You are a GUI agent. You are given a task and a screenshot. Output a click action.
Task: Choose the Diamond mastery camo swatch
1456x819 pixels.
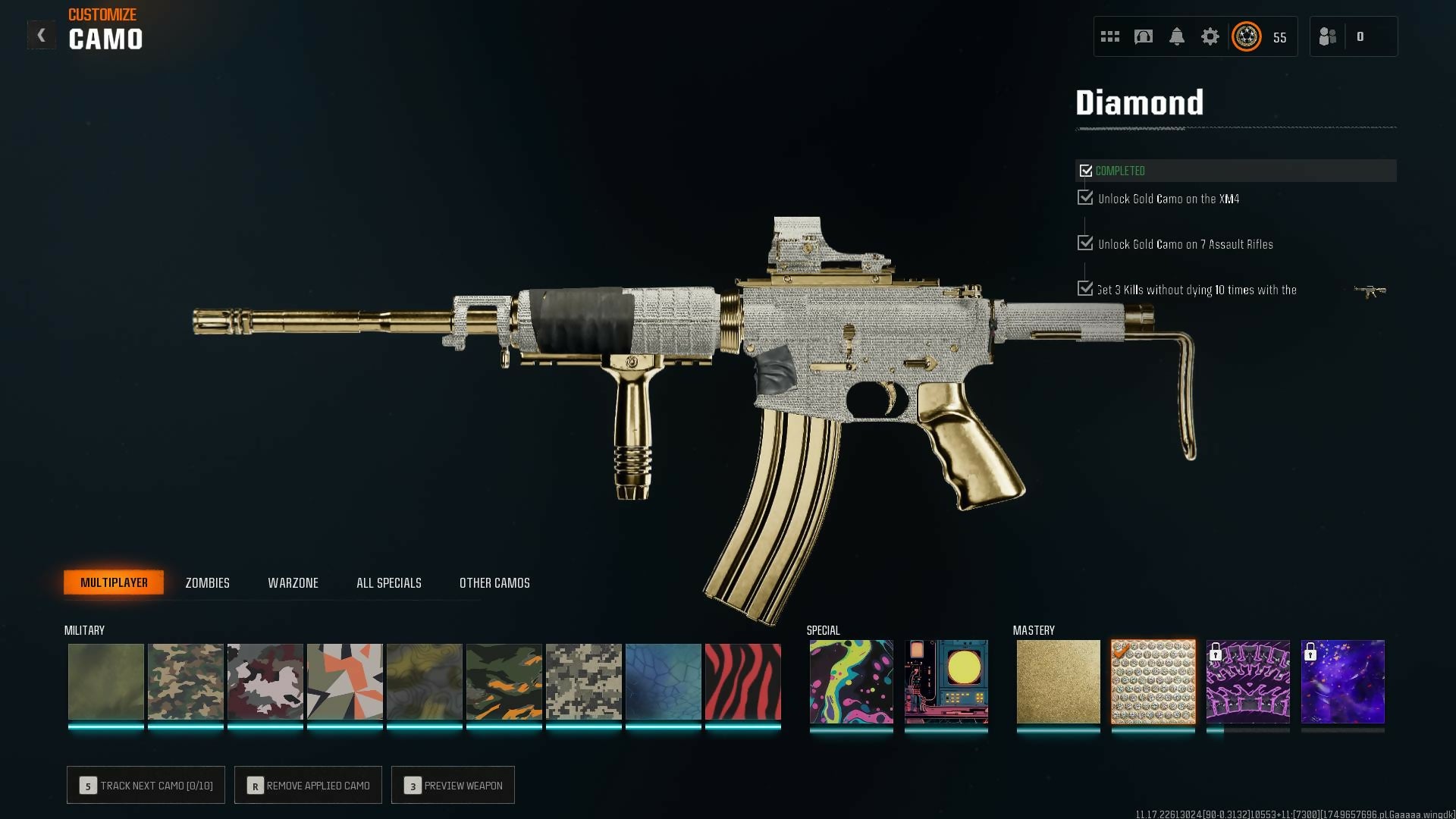coord(1153,682)
